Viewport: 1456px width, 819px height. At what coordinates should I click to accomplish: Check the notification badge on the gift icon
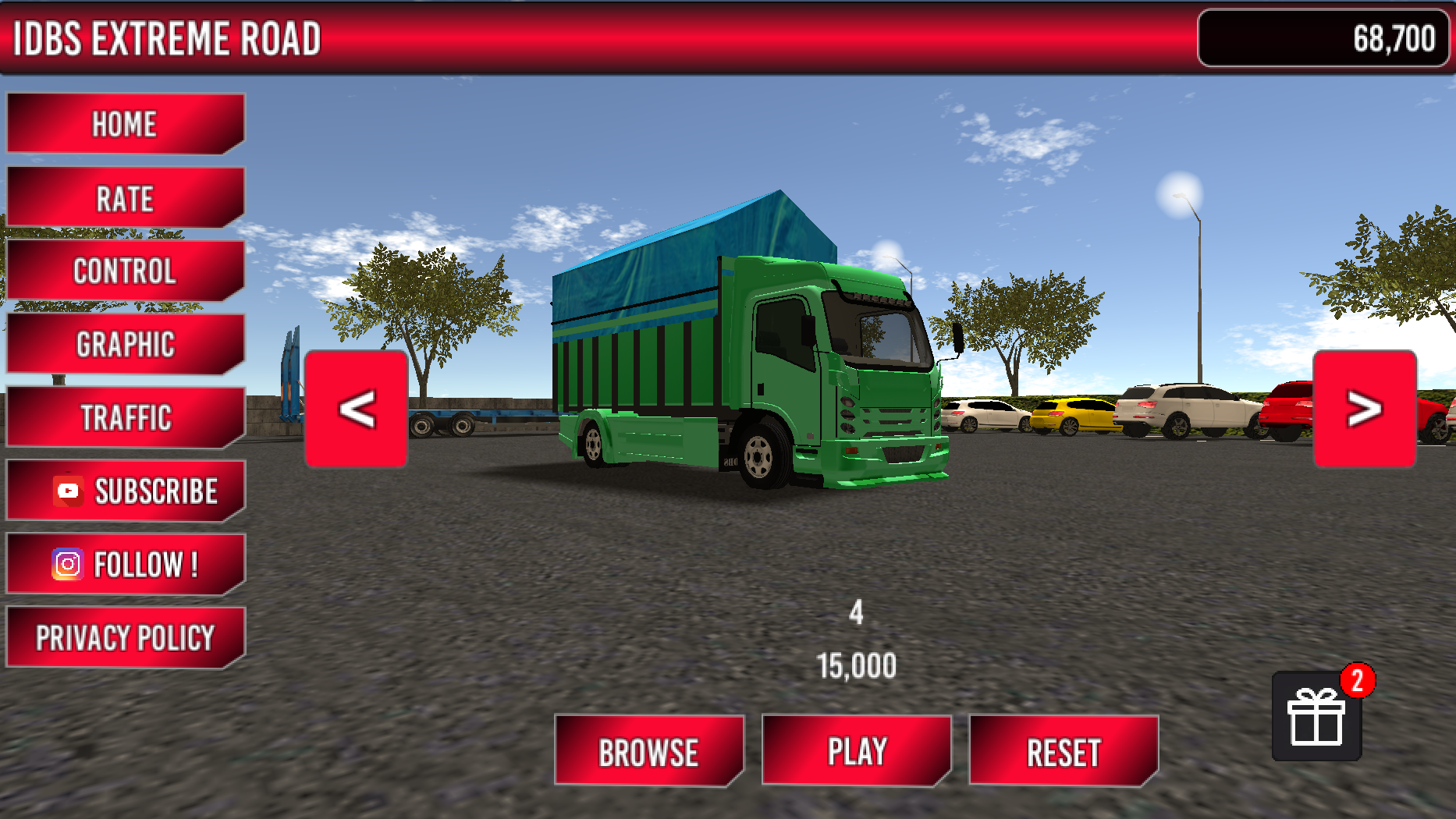point(1358,680)
